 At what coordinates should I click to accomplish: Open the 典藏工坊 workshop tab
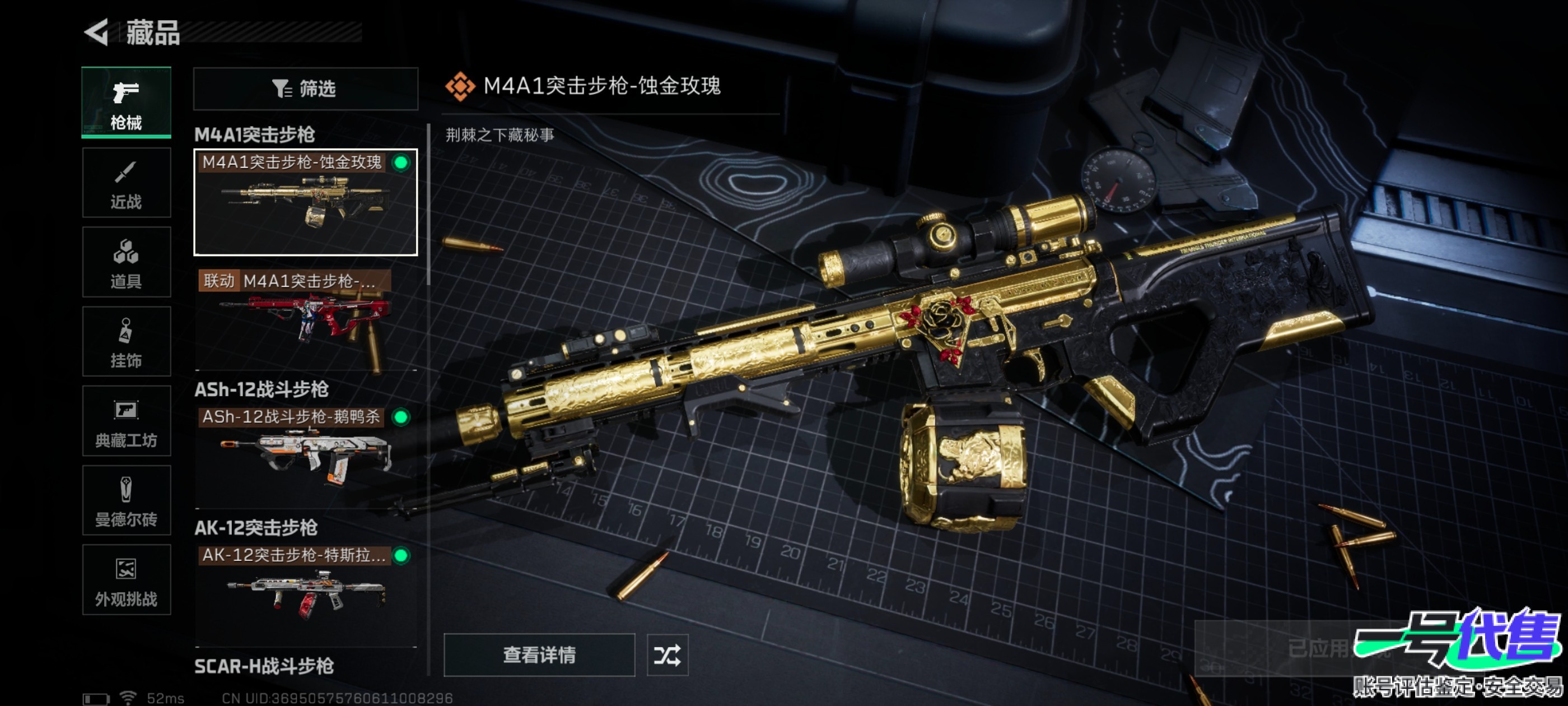tap(126, 421)
